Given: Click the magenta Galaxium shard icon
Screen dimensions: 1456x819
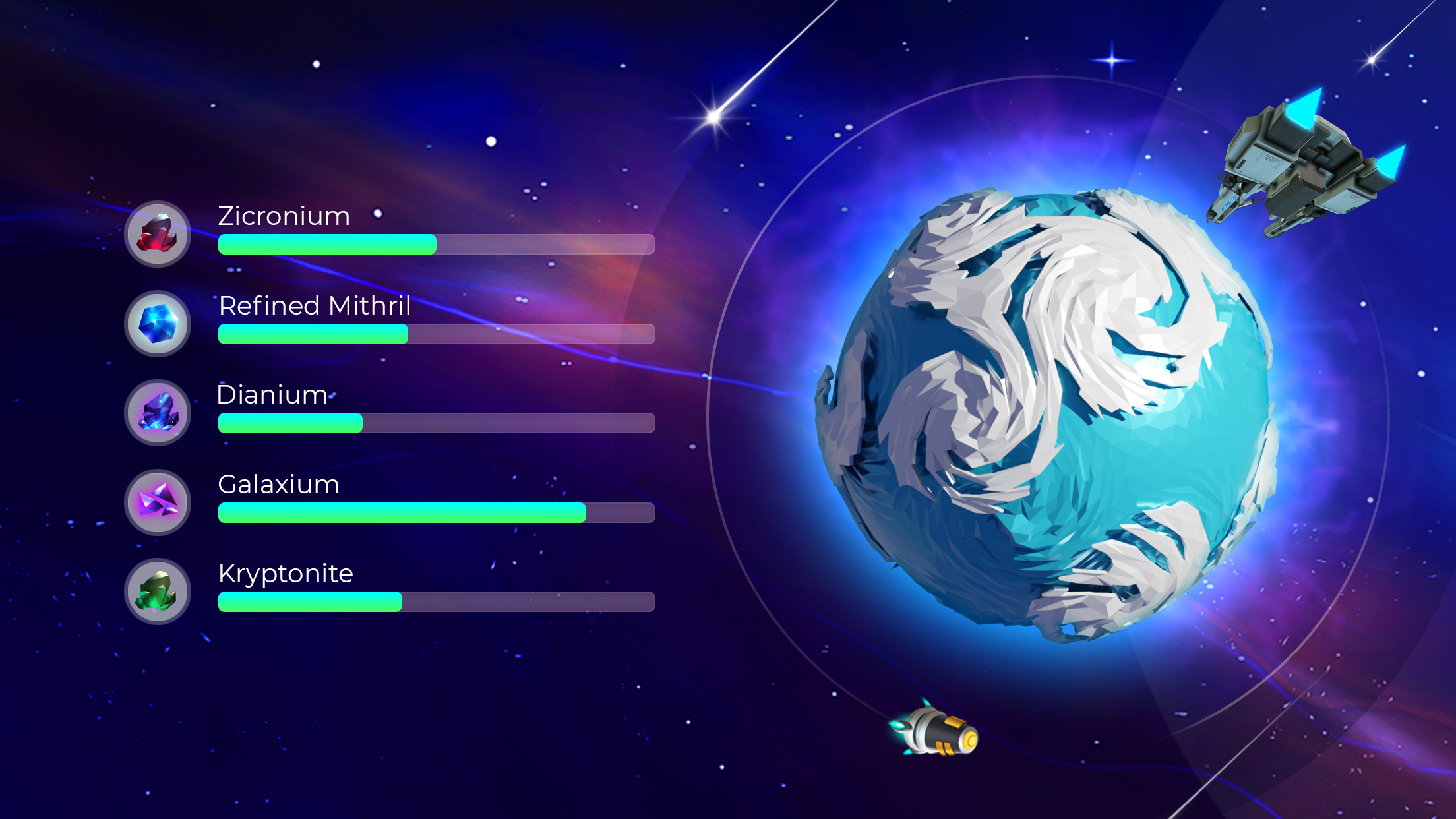Looking at the screenshot, I should click(157, 503).
